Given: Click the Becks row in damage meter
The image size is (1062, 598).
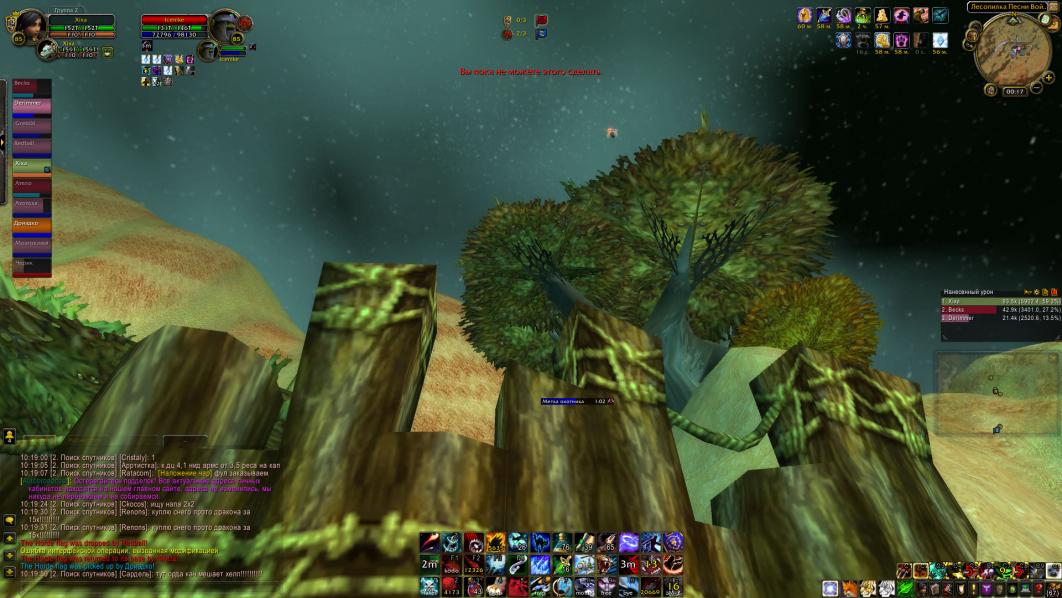Looking at the screenshot, I should [1000, 310].
